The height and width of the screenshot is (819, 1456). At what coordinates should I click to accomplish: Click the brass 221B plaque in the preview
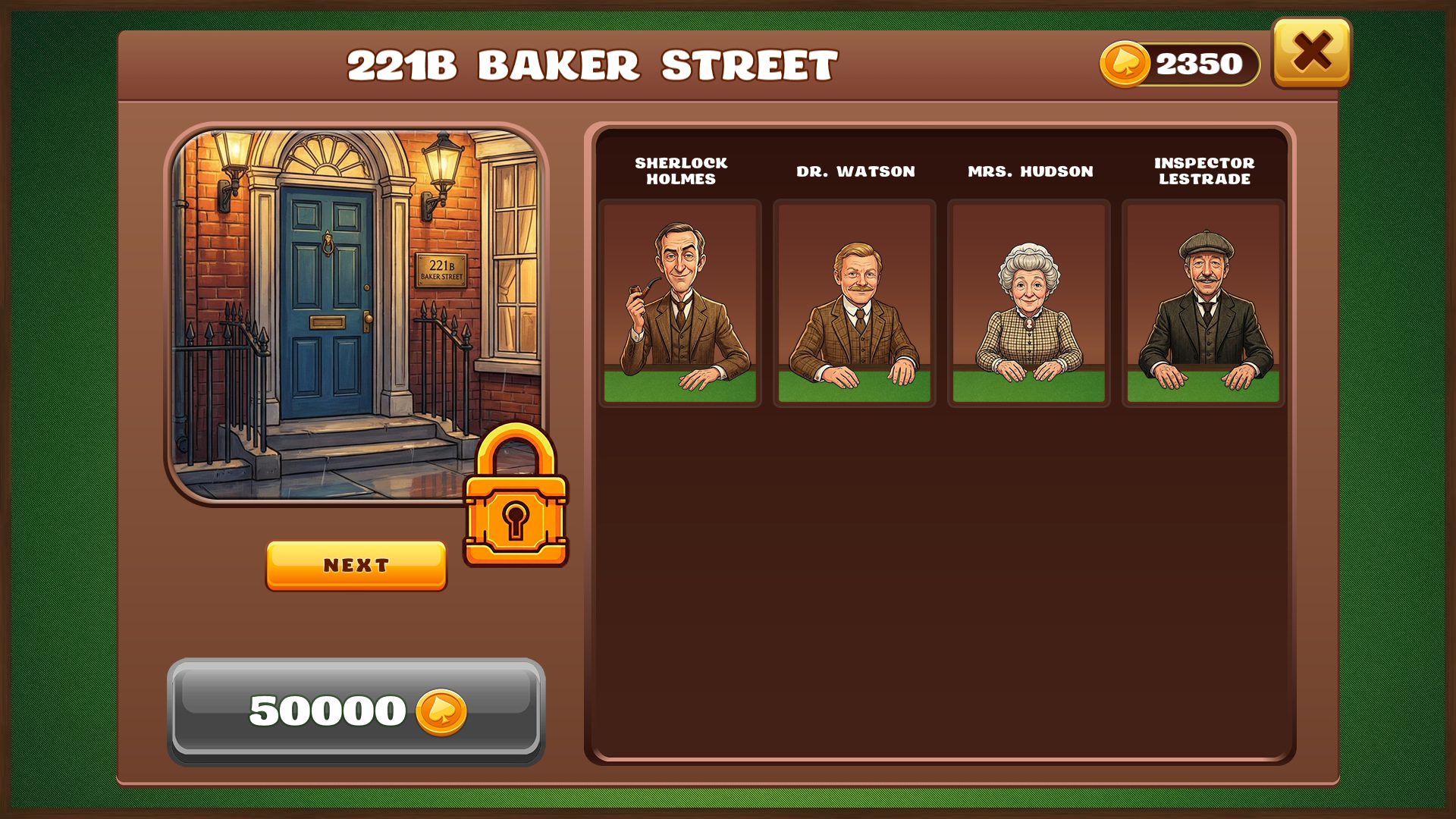coord(440,271)
